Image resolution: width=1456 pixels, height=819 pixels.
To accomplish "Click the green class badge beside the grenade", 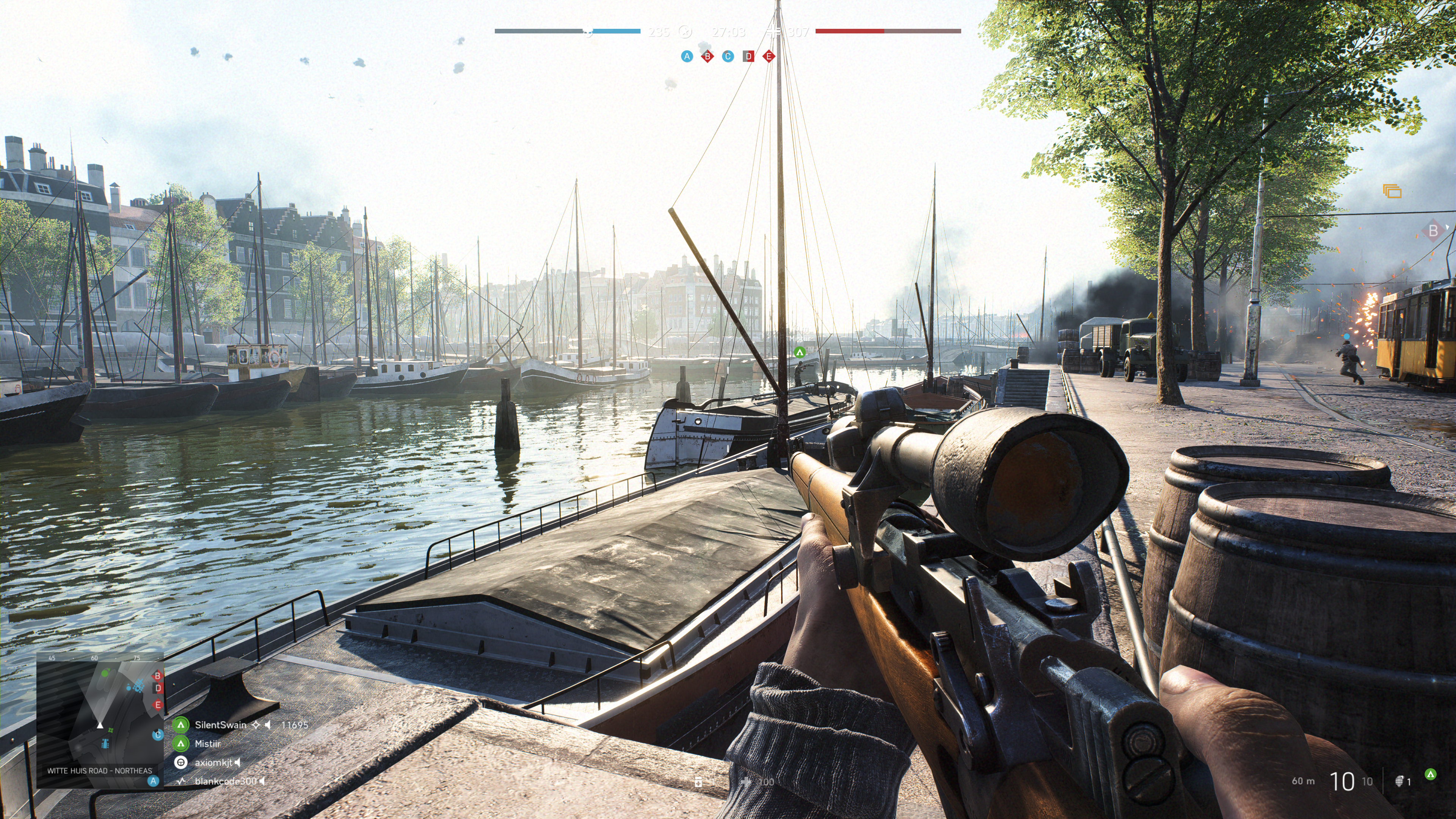I will [x=1431, y=774].
